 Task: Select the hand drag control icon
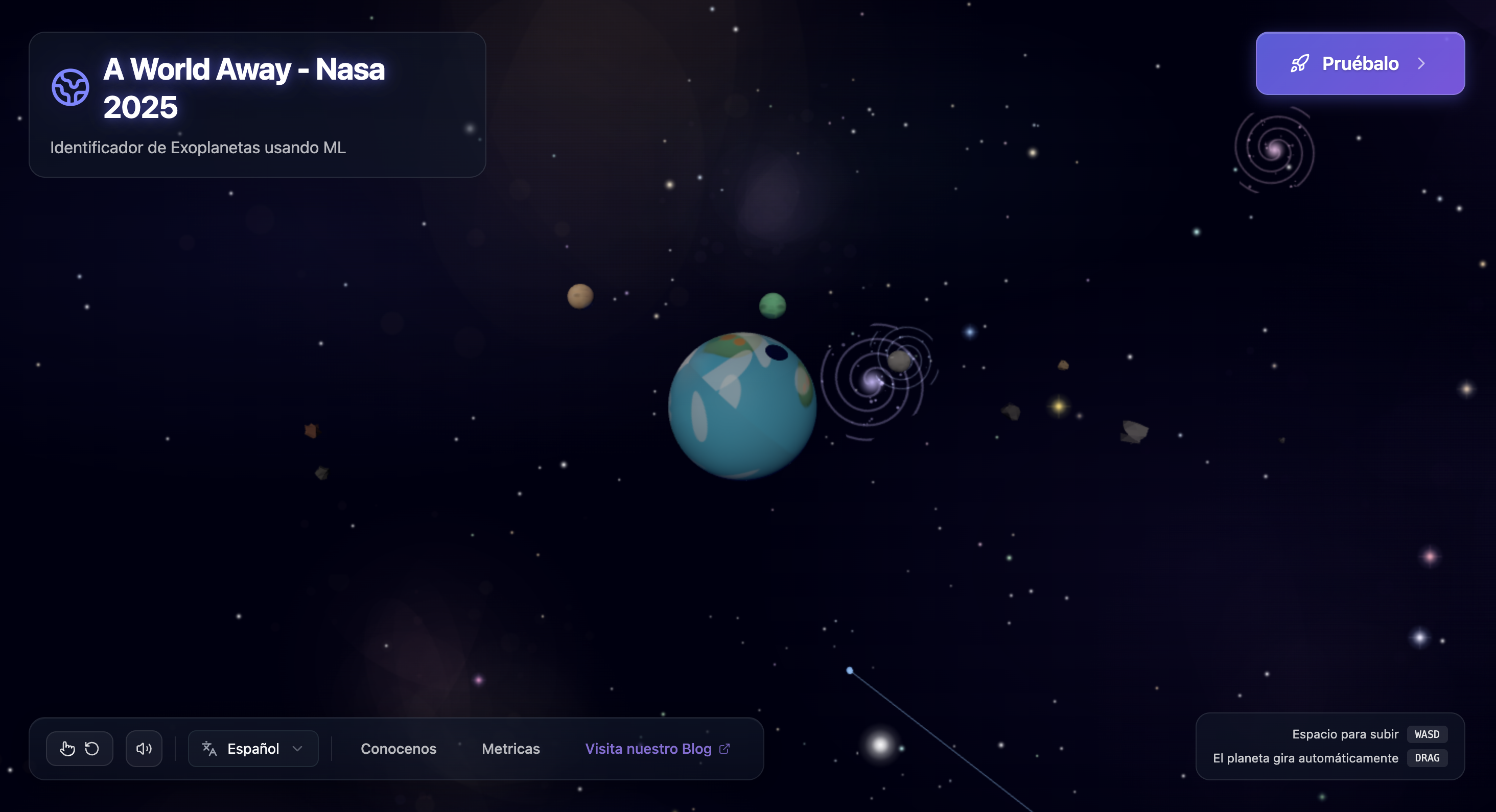[67, 748]
